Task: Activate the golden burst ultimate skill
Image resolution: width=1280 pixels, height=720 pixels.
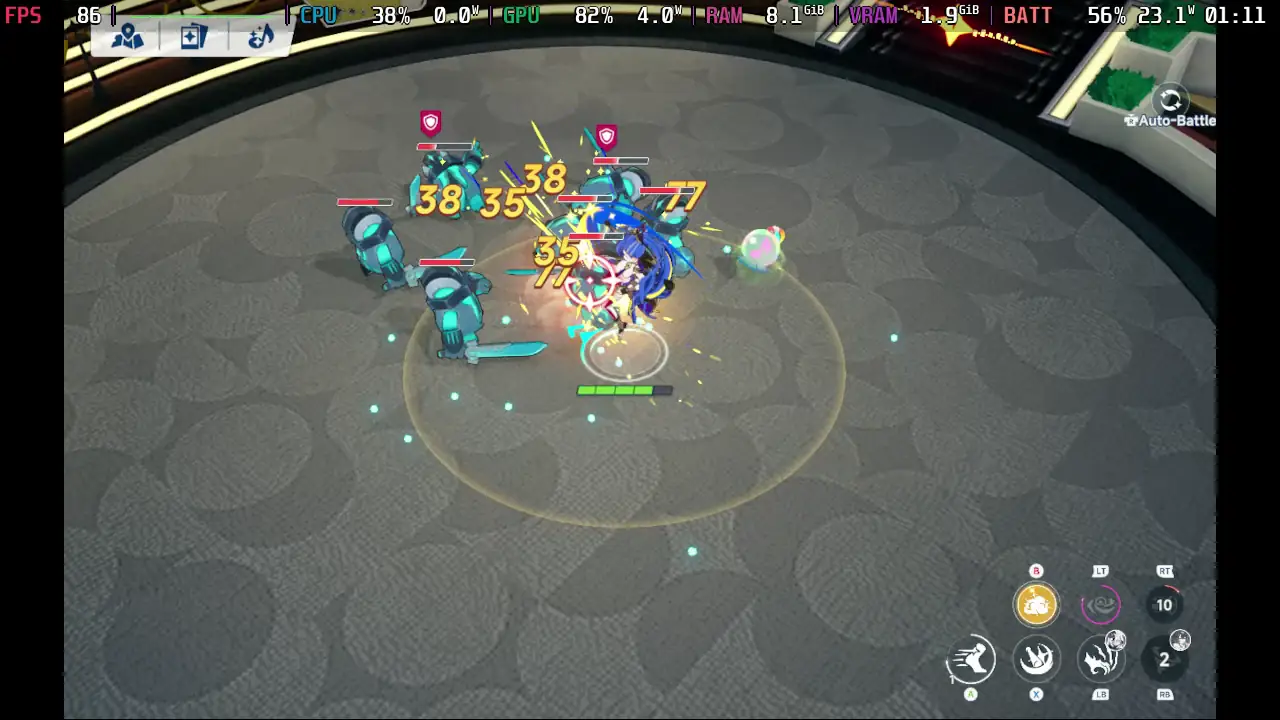Action: (1036, 604)
